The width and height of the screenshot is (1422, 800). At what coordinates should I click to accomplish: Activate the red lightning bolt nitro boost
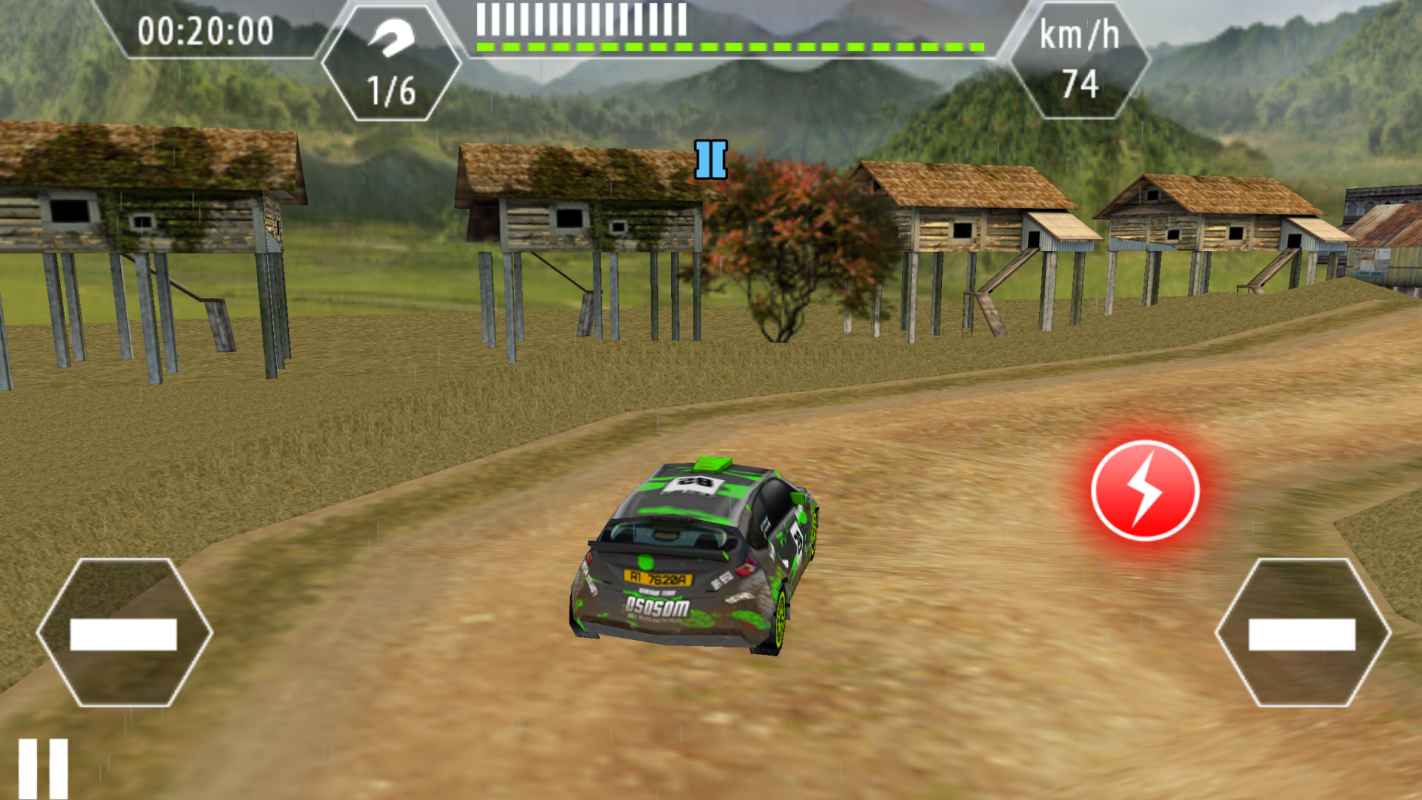tap(1145, 490)
